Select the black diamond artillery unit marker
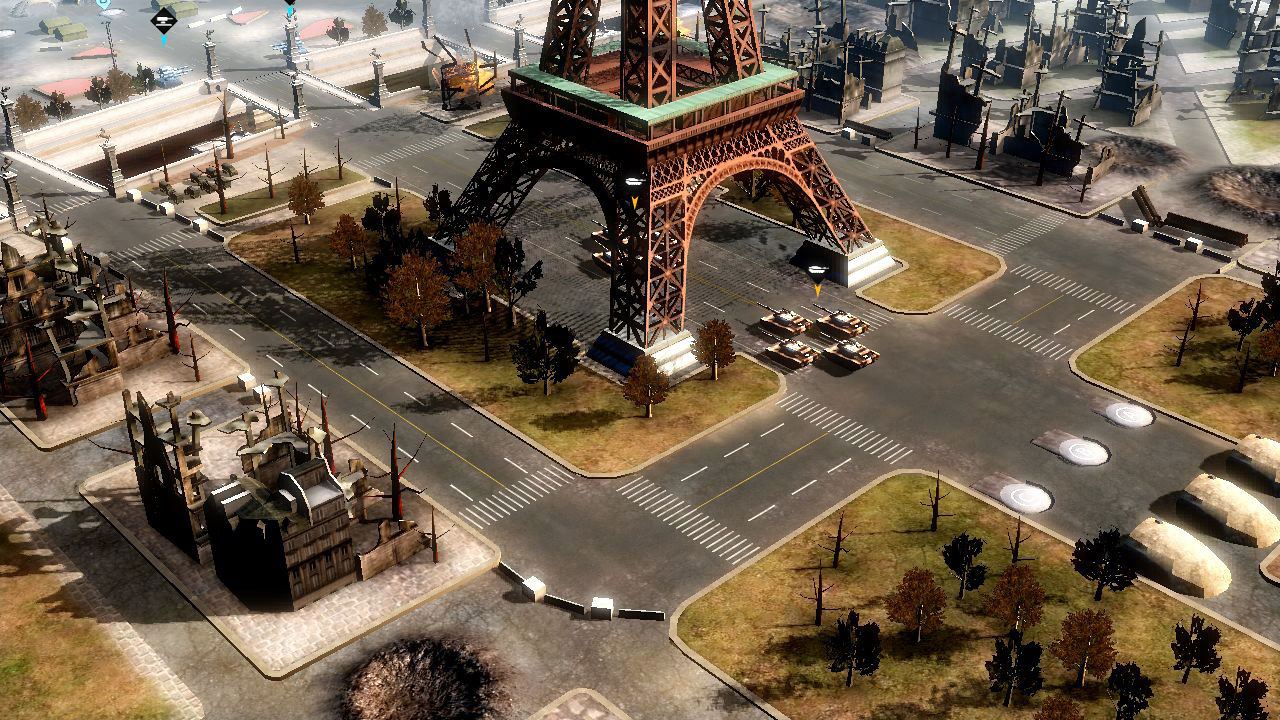The image size is (1280, 720). coord(163,19)
